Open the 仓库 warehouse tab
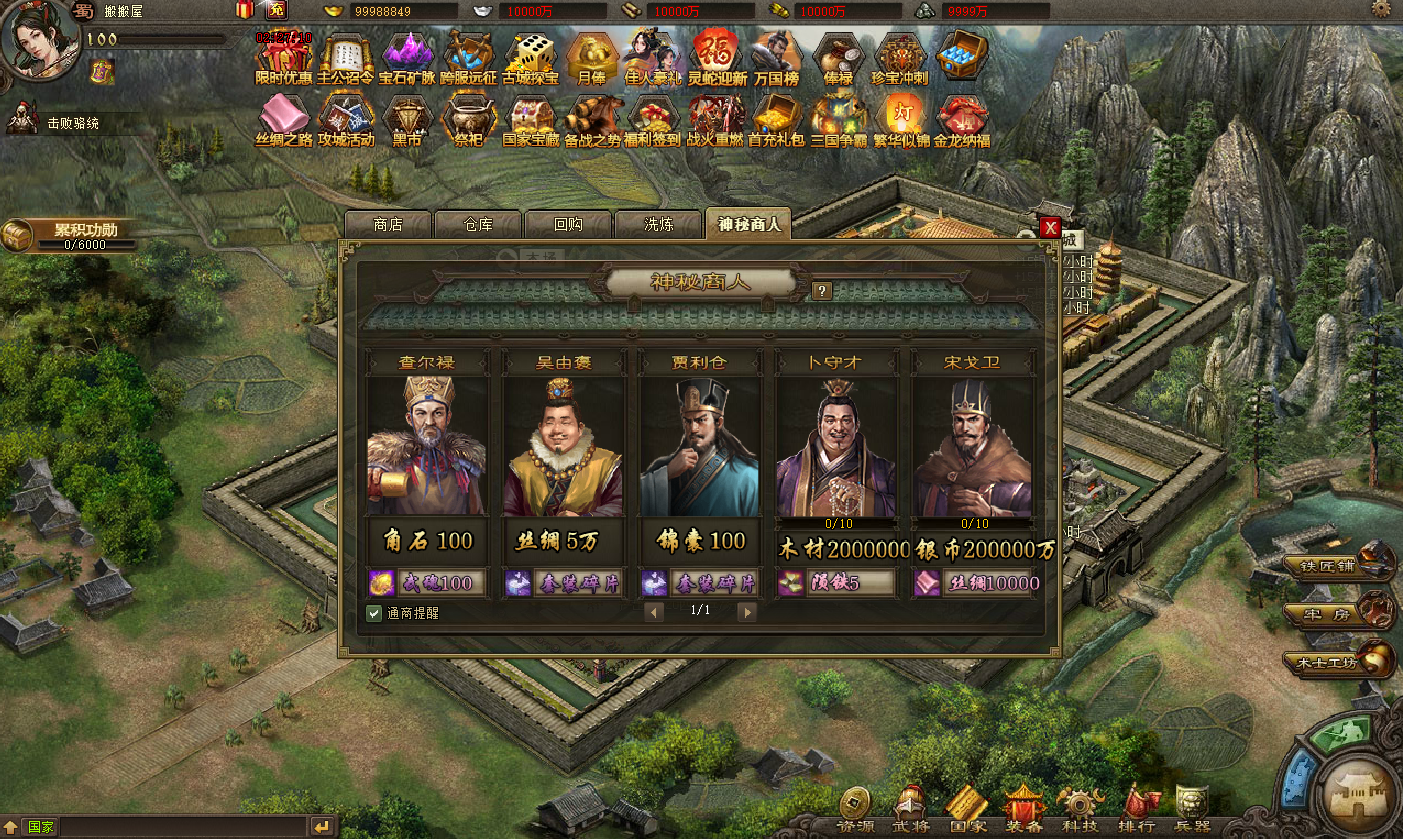 coord(478,225)
